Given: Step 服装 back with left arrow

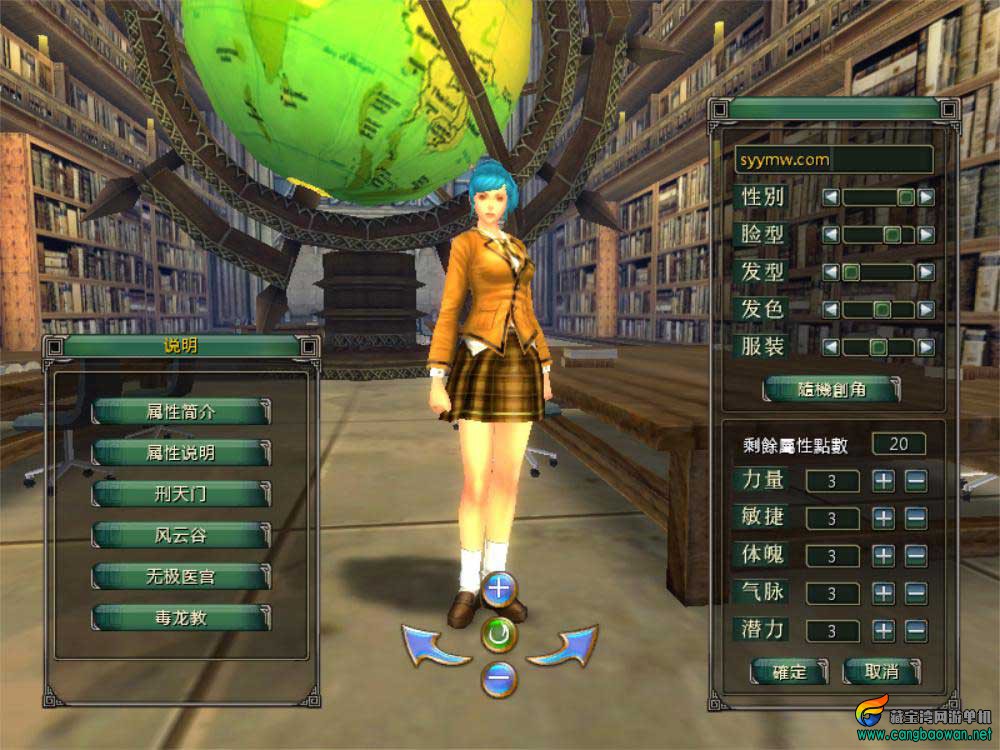Looking at the screenshot, I should (831, 348).
